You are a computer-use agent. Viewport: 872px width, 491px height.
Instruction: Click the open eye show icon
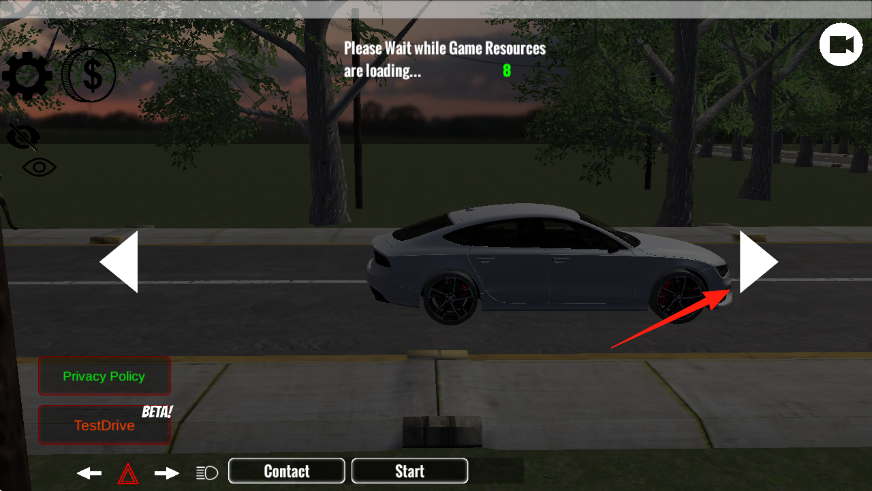tap(39, 167)
